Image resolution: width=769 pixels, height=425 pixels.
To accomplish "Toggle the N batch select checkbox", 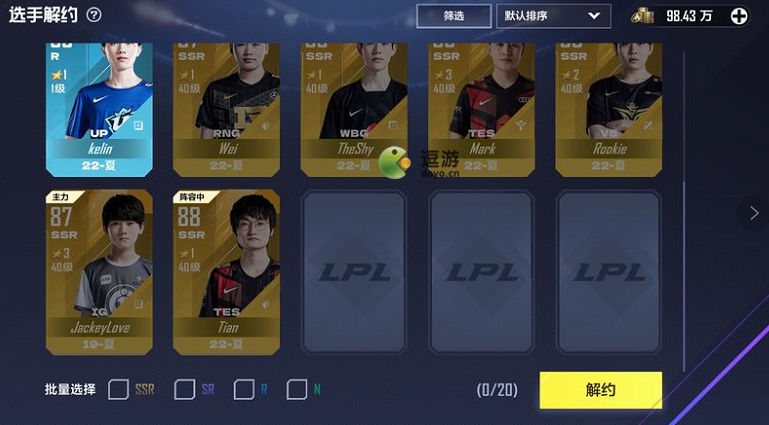I will coord(296,389).
